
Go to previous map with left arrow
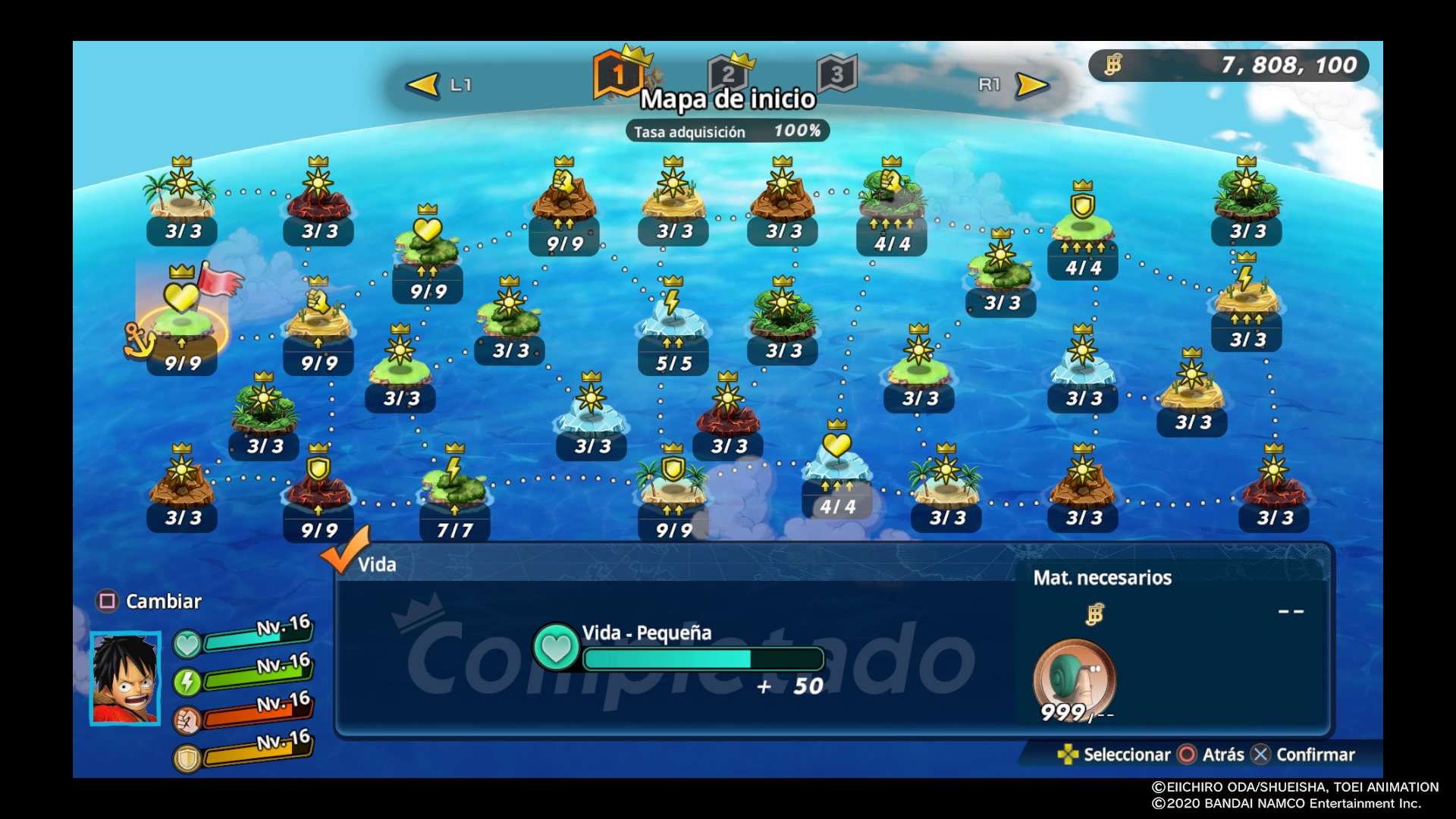pos(423,85)
